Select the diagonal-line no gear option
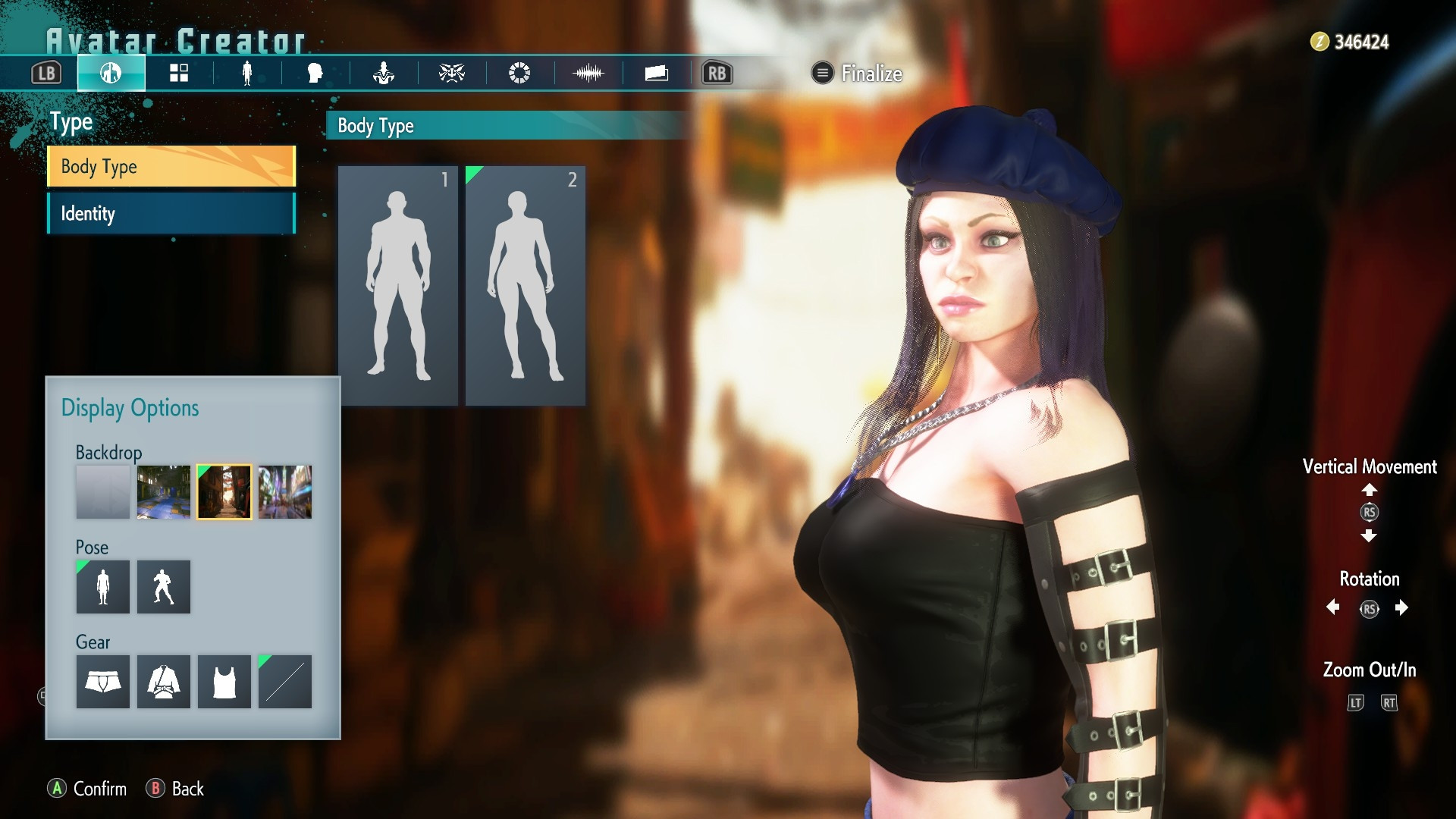The width and height of the screenshot is (1456, 819). point(284,682)
